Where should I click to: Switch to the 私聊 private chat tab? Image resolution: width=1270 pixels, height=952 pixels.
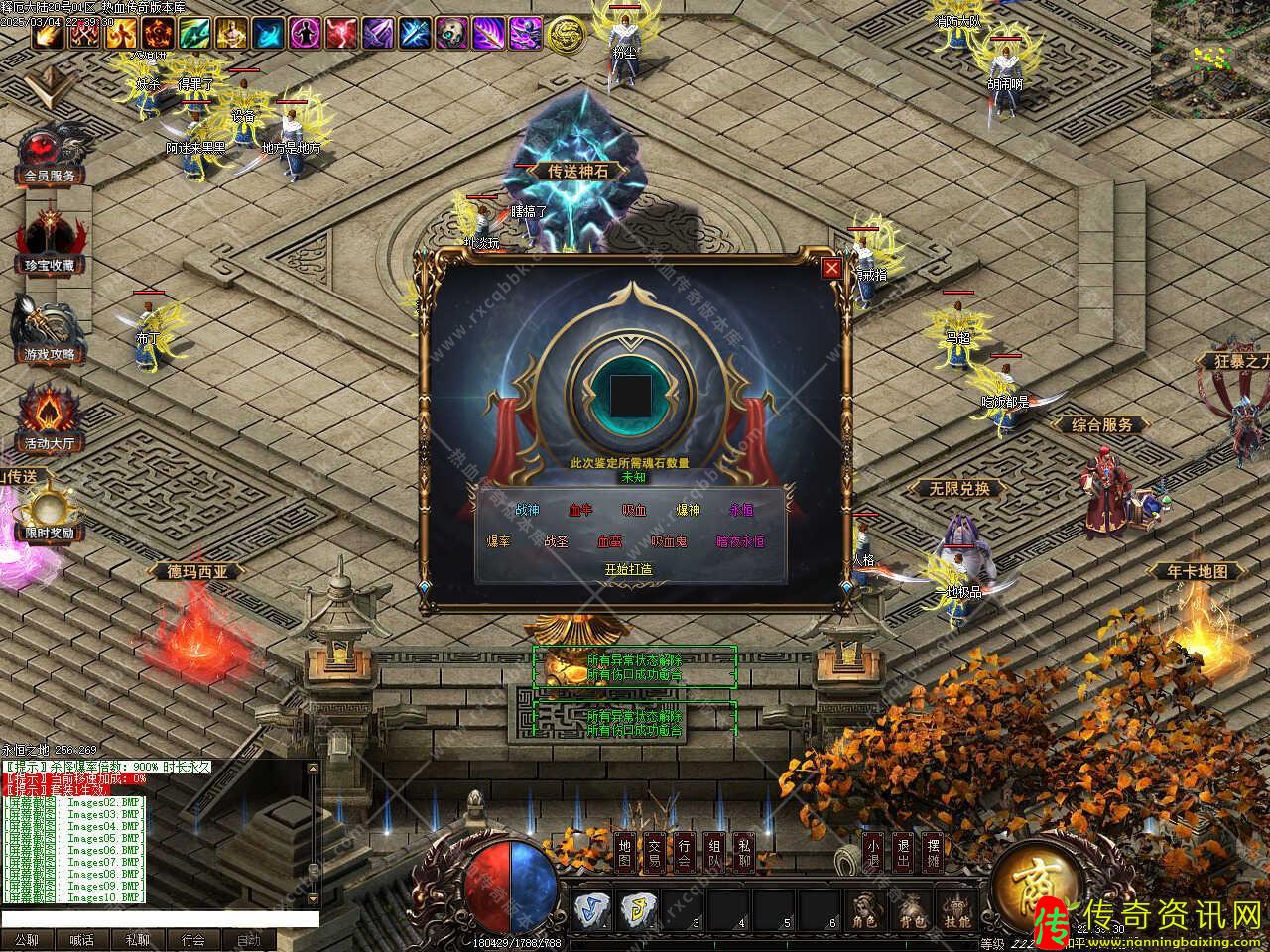137,940
